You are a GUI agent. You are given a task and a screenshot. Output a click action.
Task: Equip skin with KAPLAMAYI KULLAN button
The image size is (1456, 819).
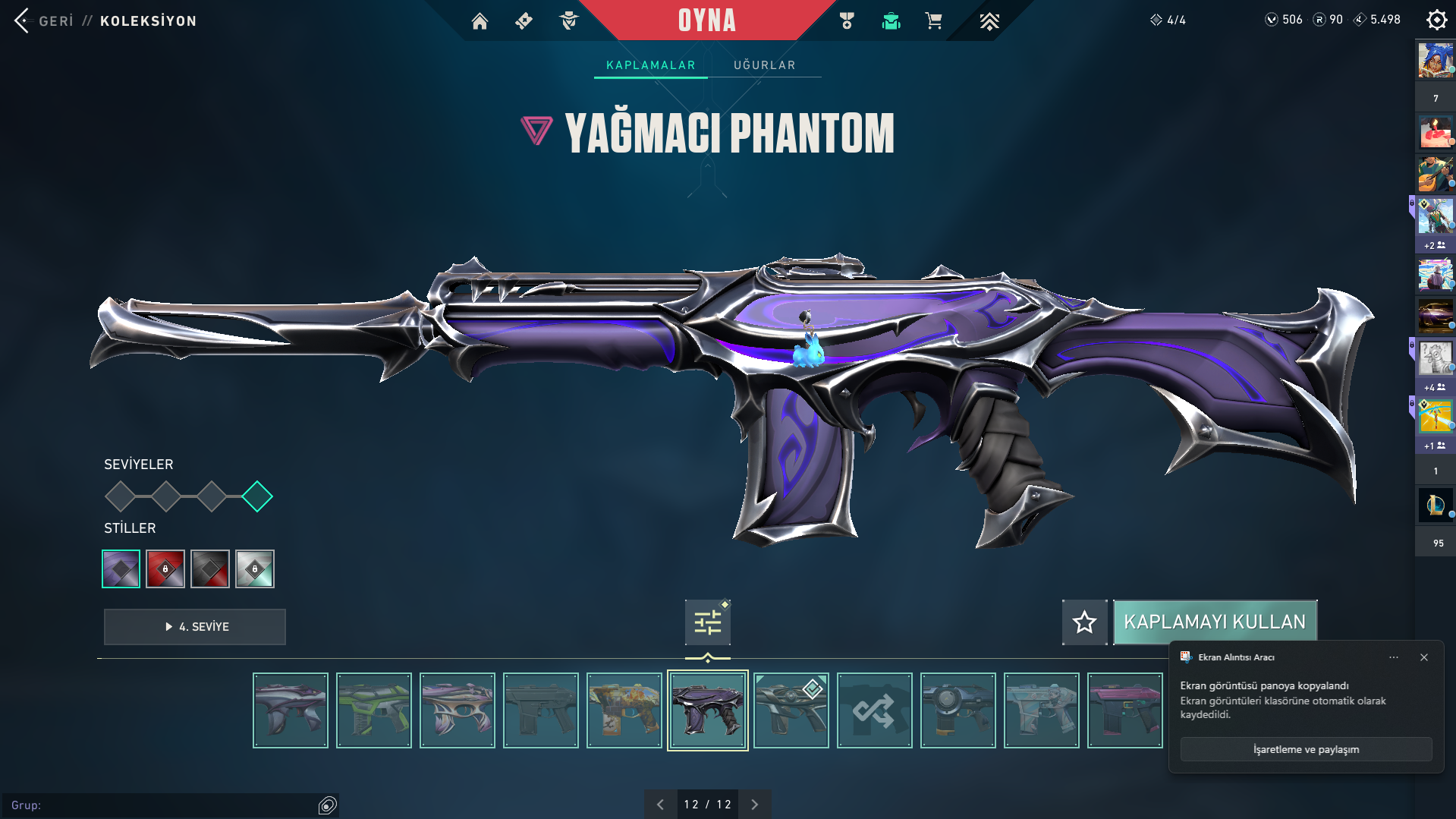1214,622
